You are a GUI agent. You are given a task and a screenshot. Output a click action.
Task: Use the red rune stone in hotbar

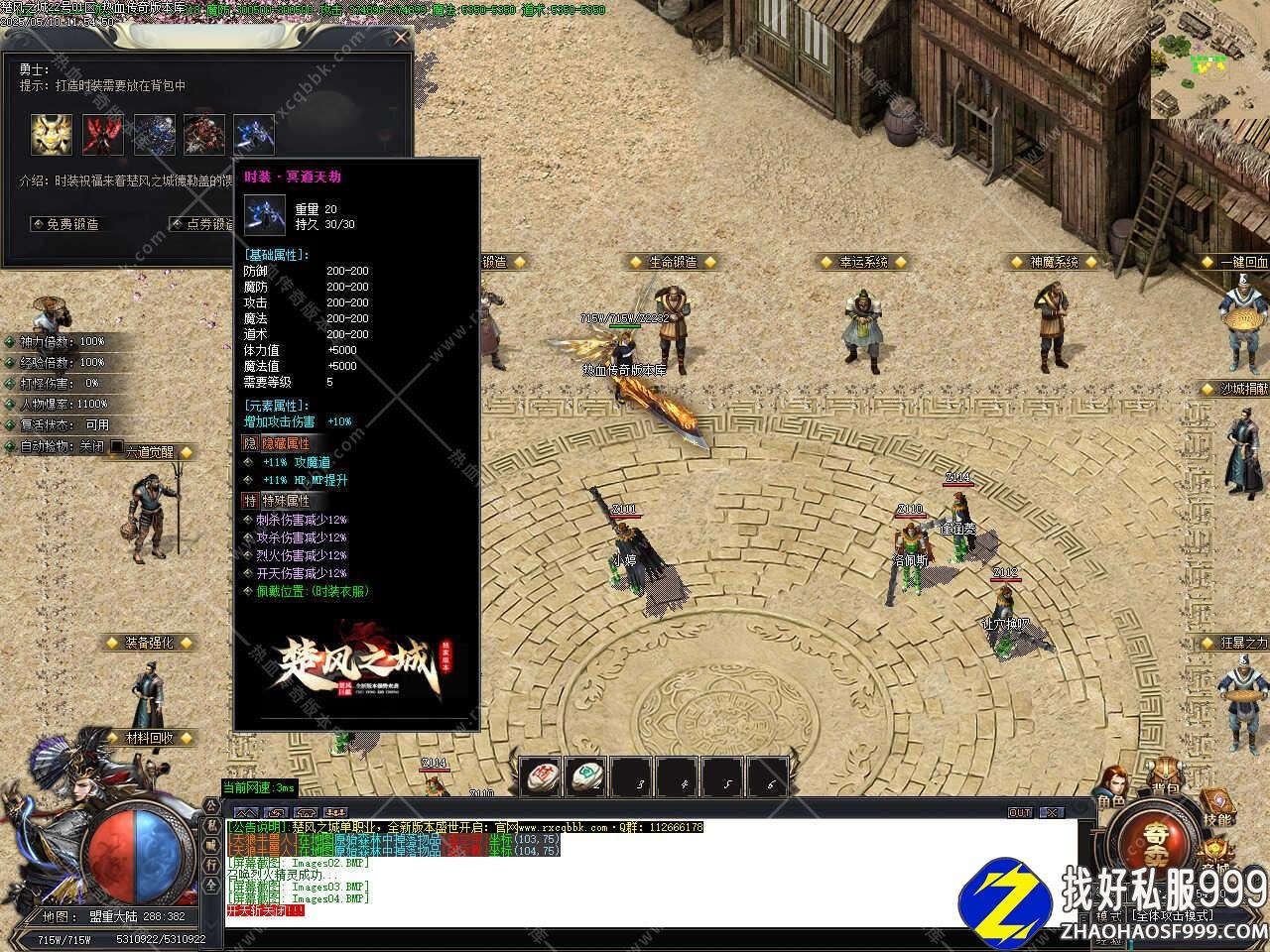click(x=541, y=776)
